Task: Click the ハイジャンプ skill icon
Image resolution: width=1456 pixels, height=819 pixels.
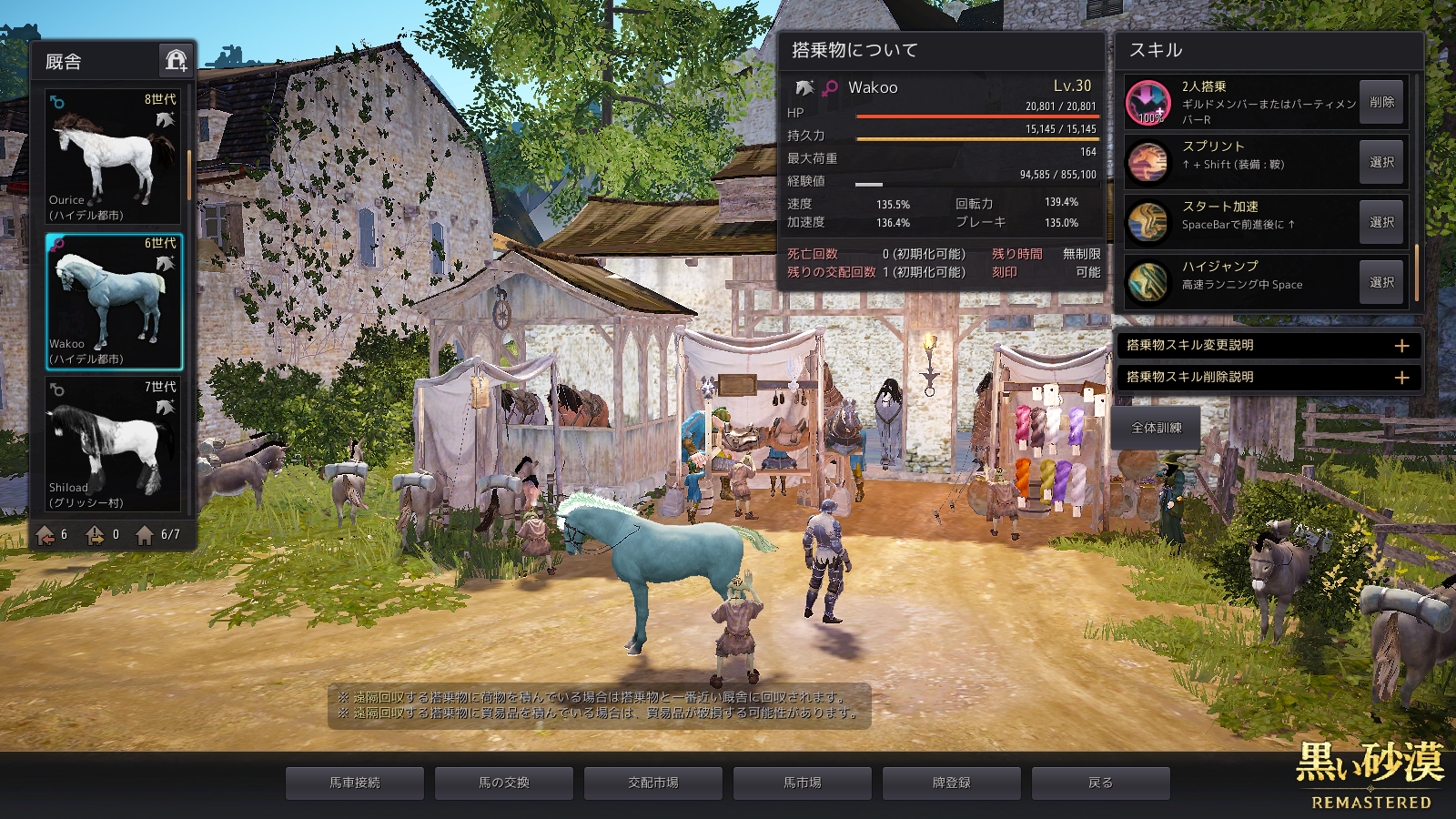Action: tap(1148, 282)
